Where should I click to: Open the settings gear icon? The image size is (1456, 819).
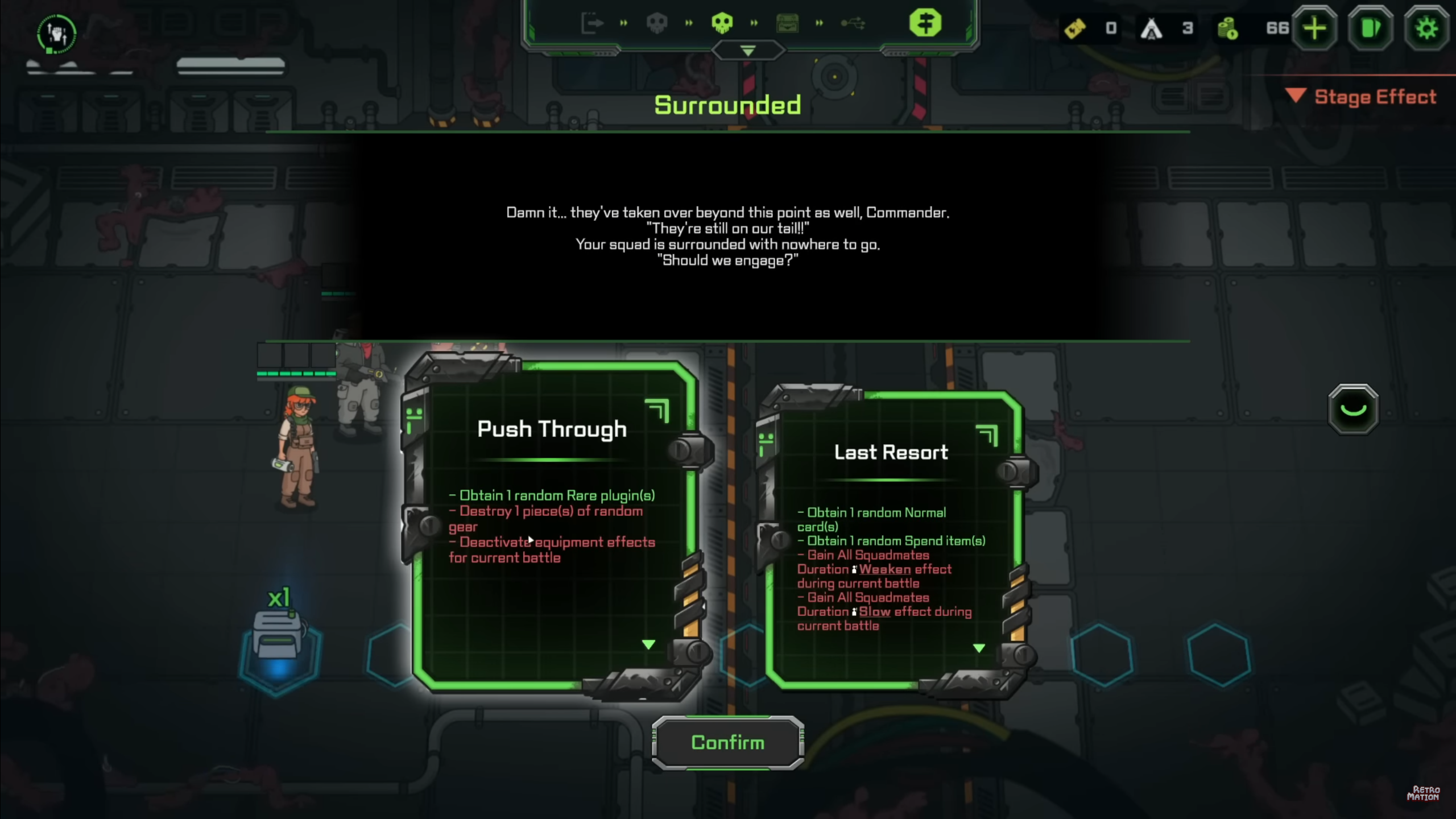tap(1426, 28)
